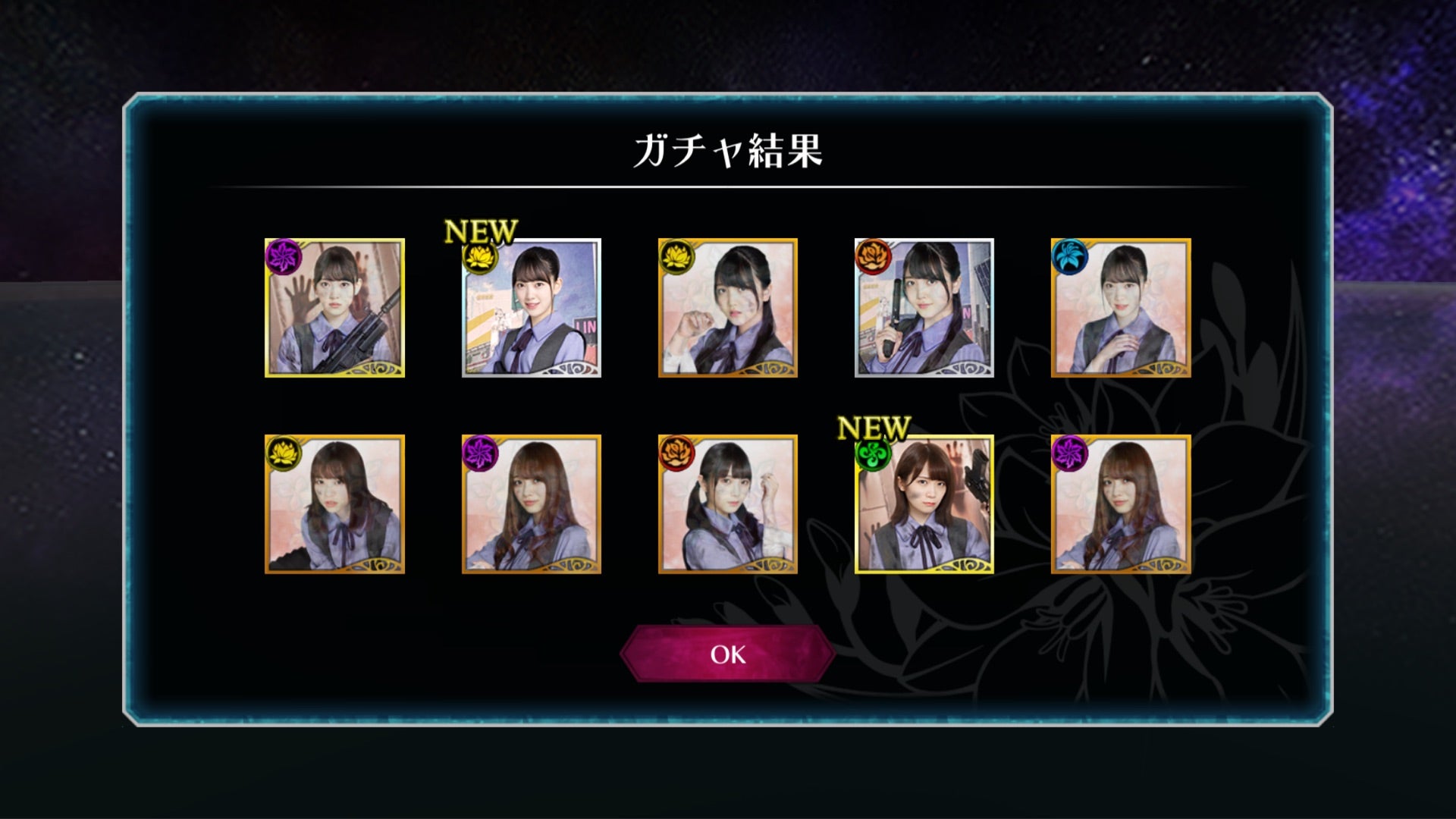Choose the orange-emblem card with twin-tail hairstyle
Image resolution: width=1456 pixels, height=819 pixels.
pos(727,504)
